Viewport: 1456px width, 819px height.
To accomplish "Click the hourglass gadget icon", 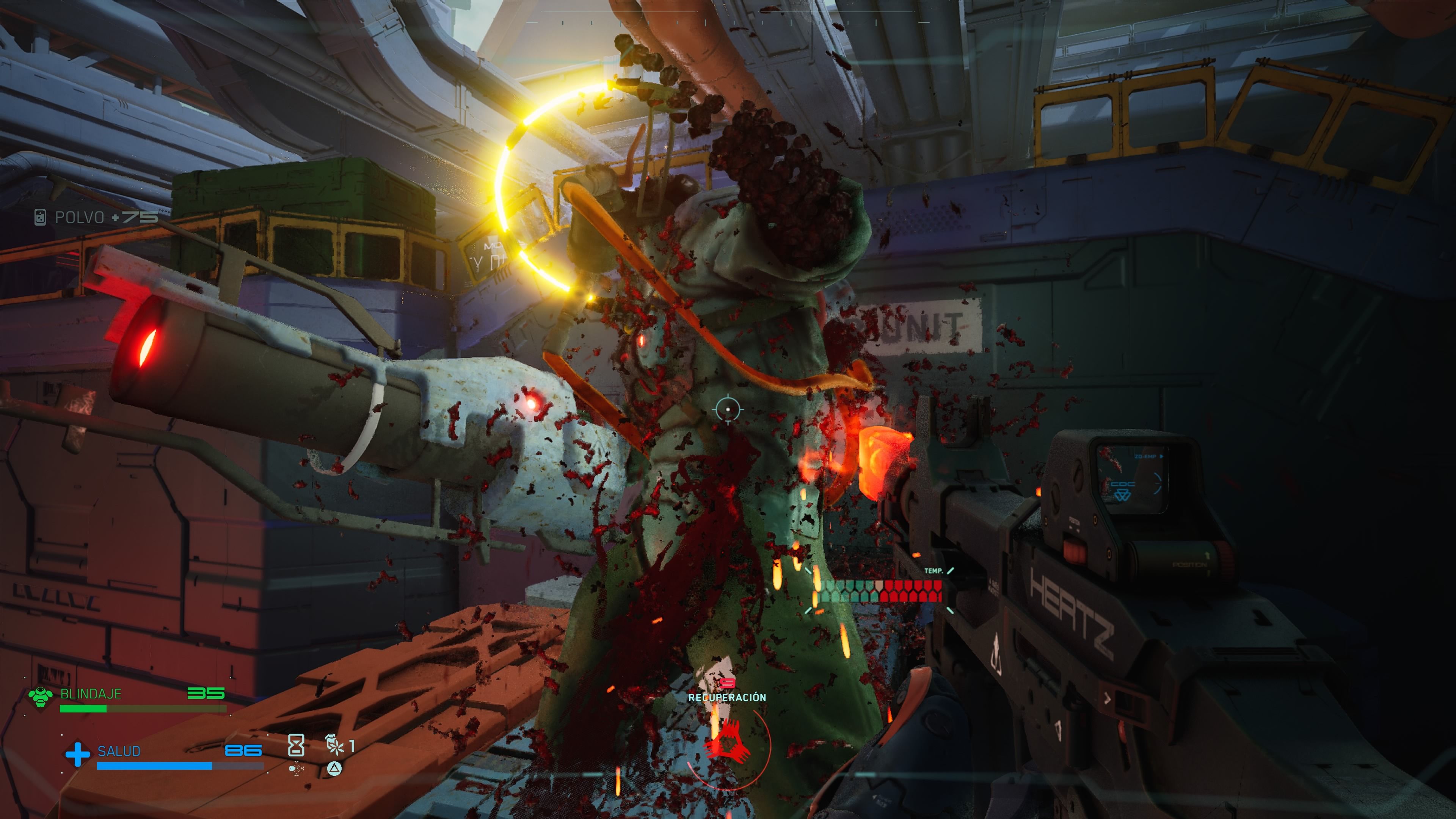I will (296, 745).
